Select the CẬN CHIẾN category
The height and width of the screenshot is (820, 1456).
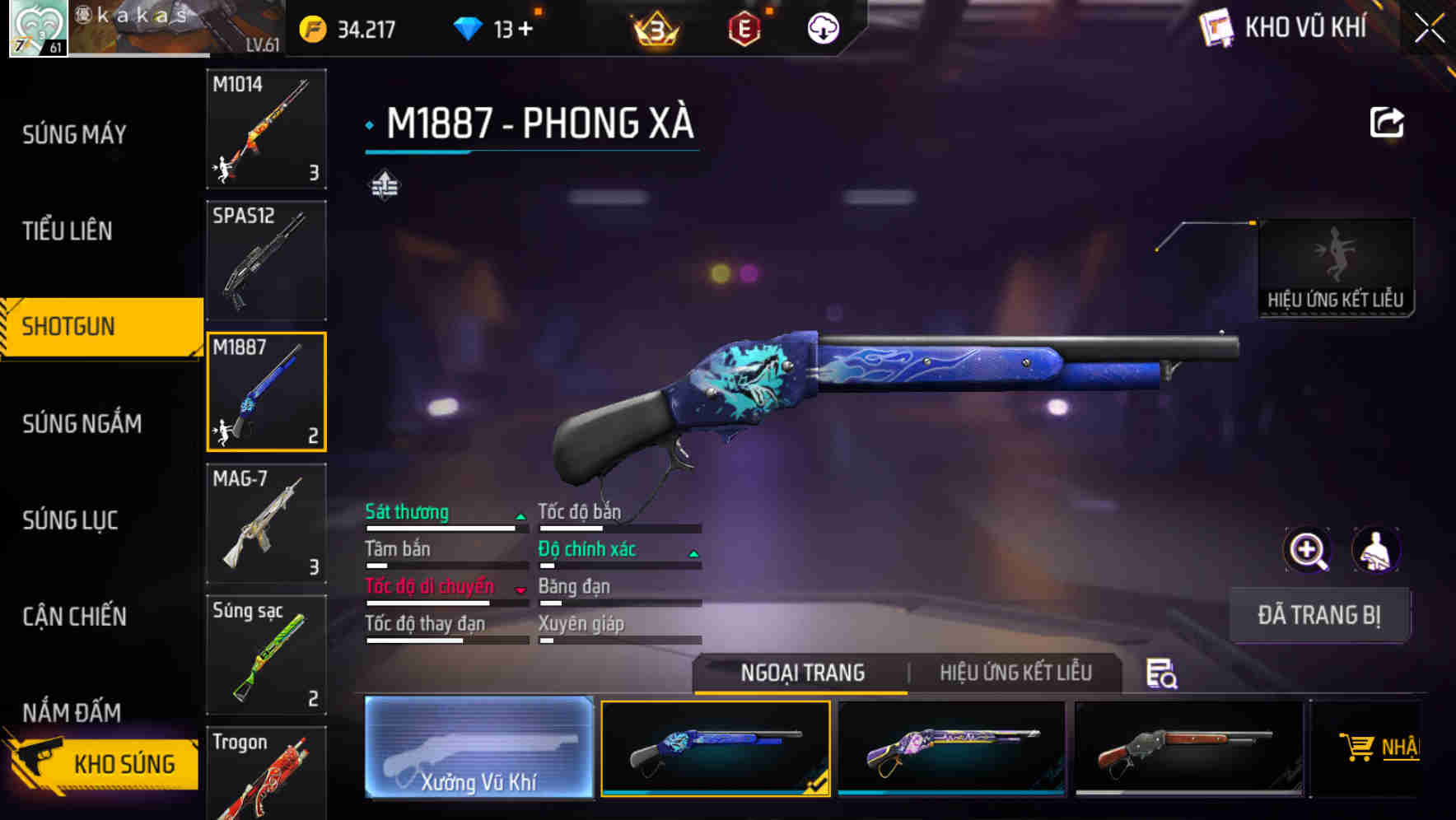pyautogui.click(x=74, y=617)
